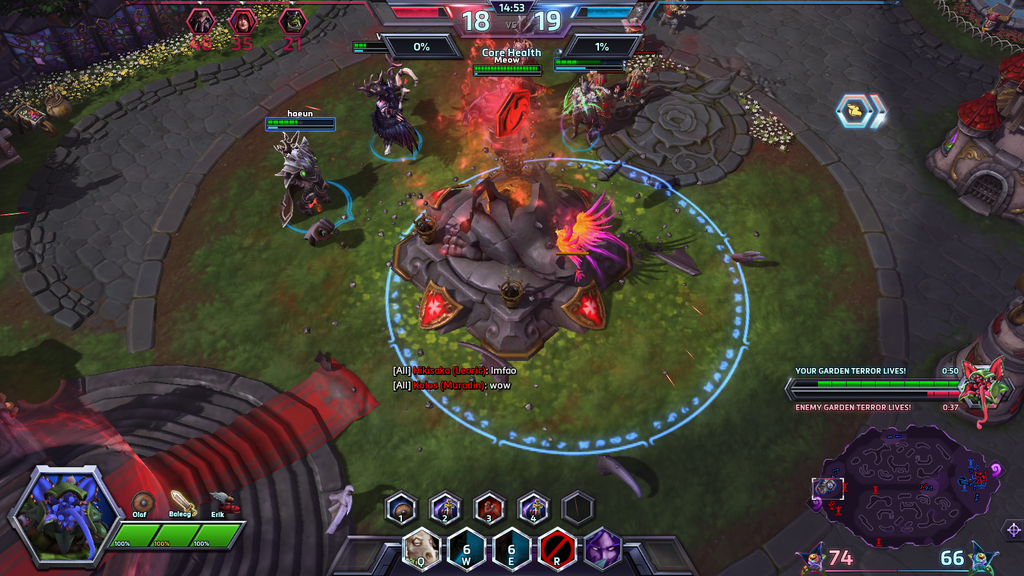Choose the viking selection slot numbered 4
The width and height of the screenshot is (1024, 576).
click(x=533, y=508)
